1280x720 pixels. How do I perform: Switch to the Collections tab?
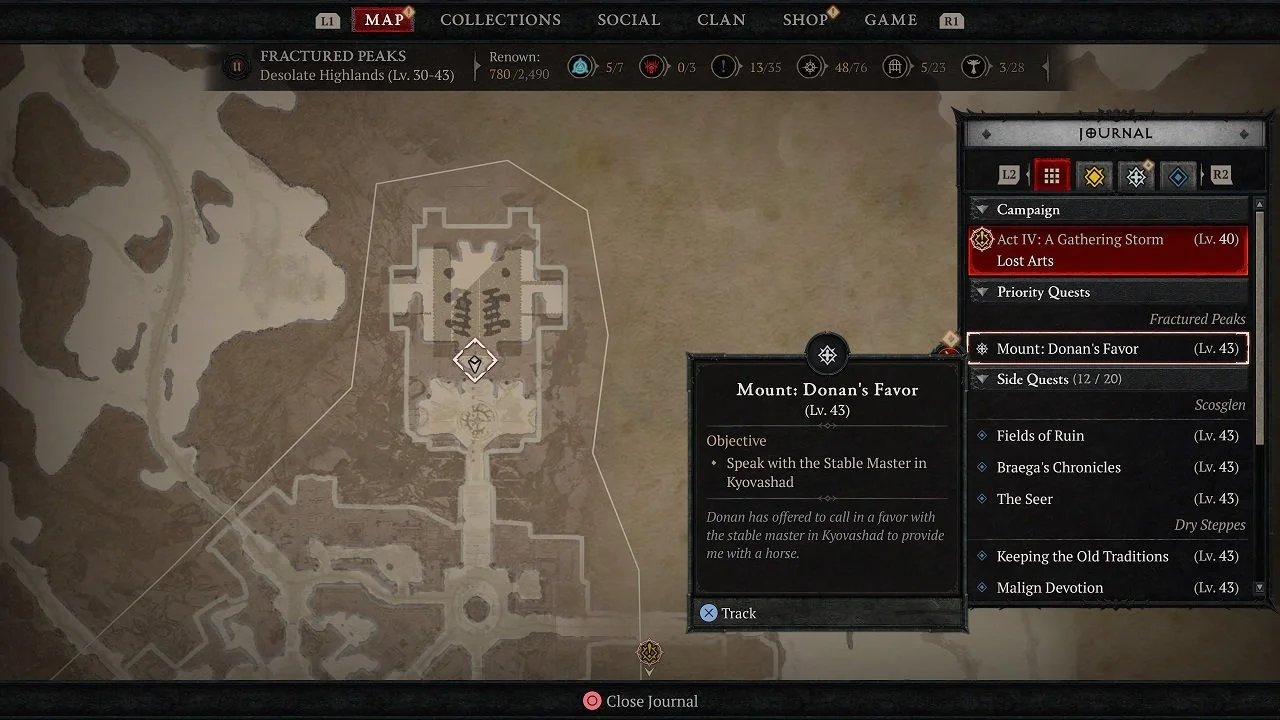500,20
